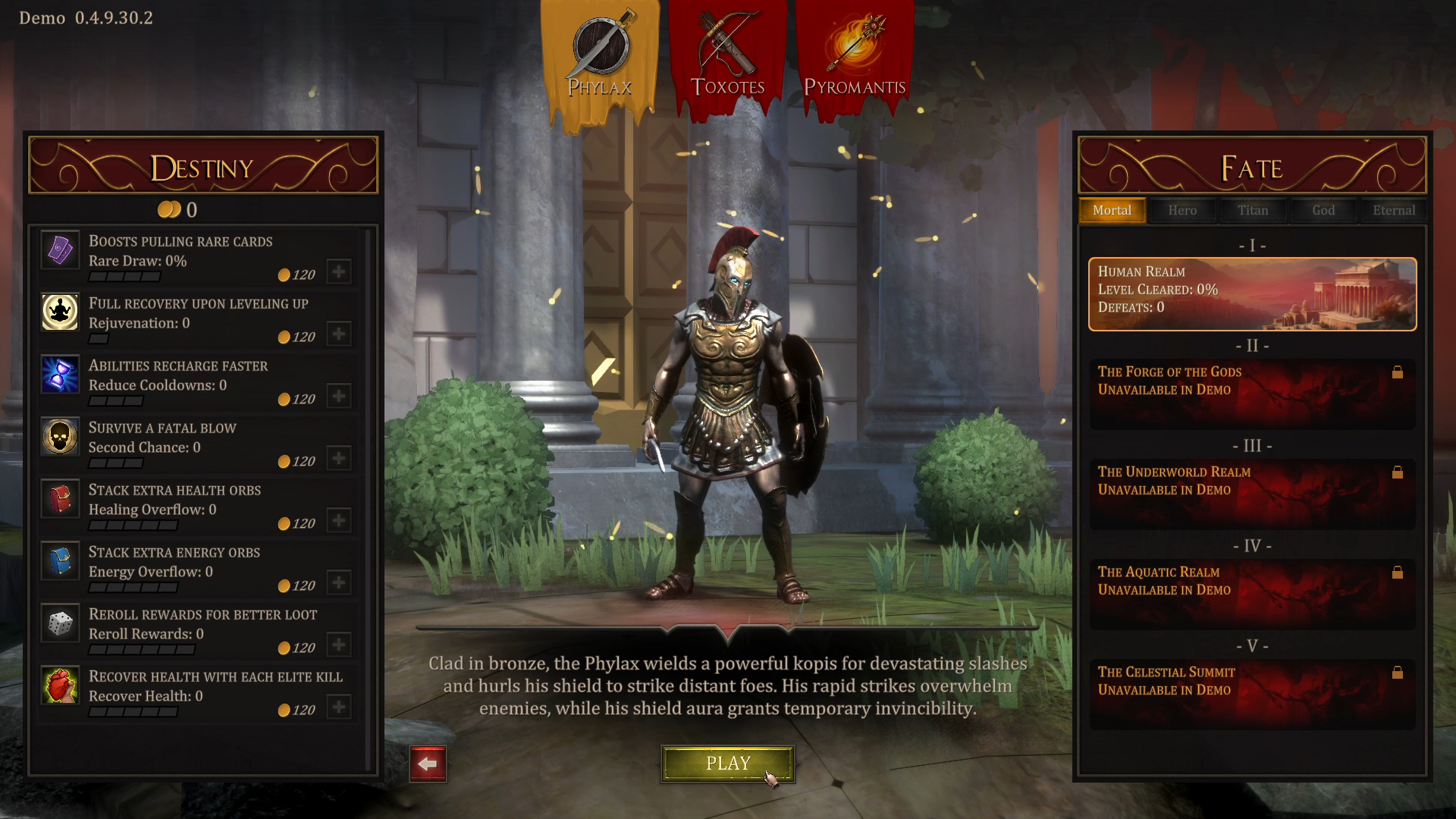1456x819 pixels.
Task: Open the God fate tab
Action: click(x=1323, y=210)
